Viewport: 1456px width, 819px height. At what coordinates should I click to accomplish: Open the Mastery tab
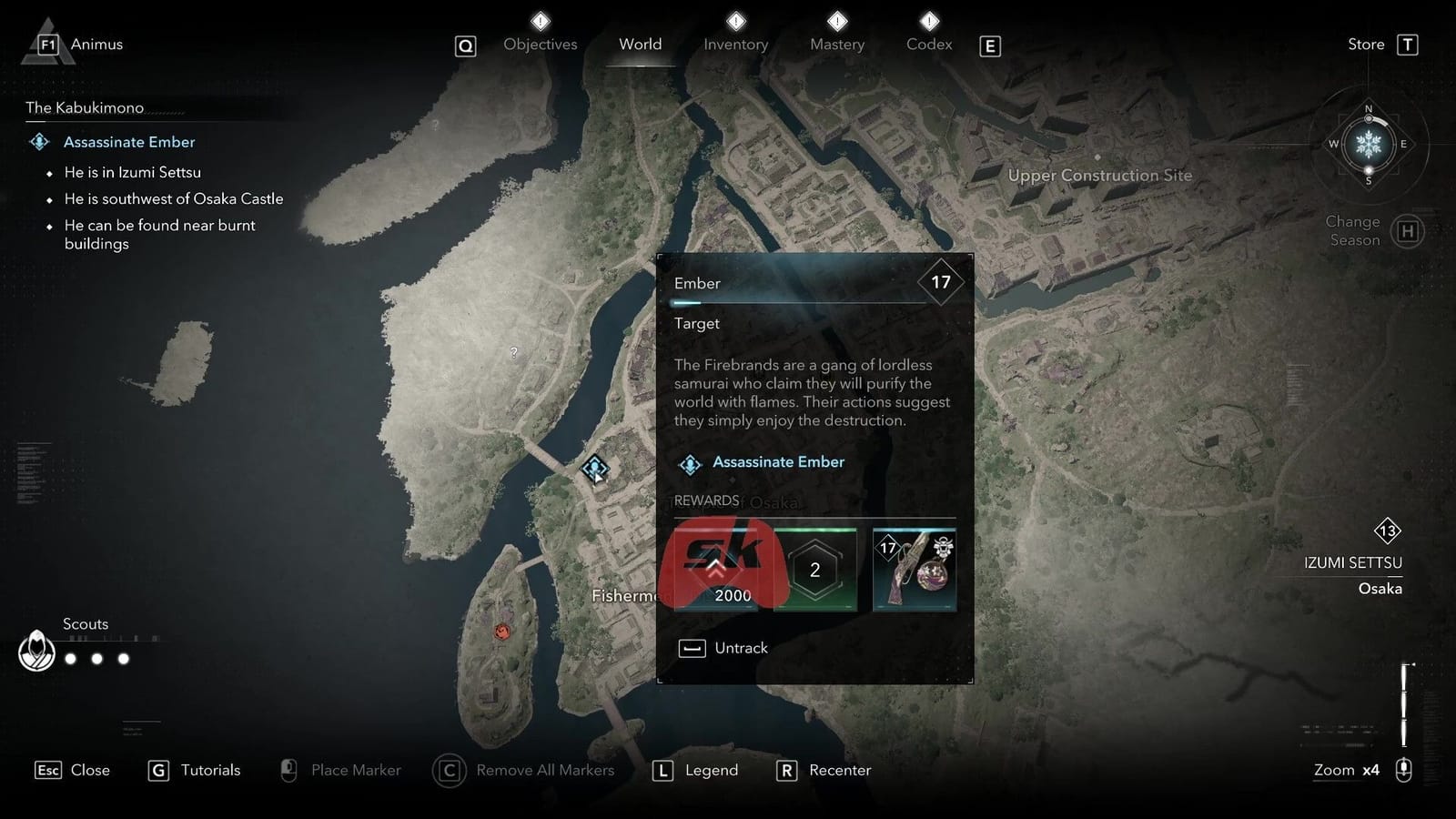pyautogui.click(x=836, y=44)
